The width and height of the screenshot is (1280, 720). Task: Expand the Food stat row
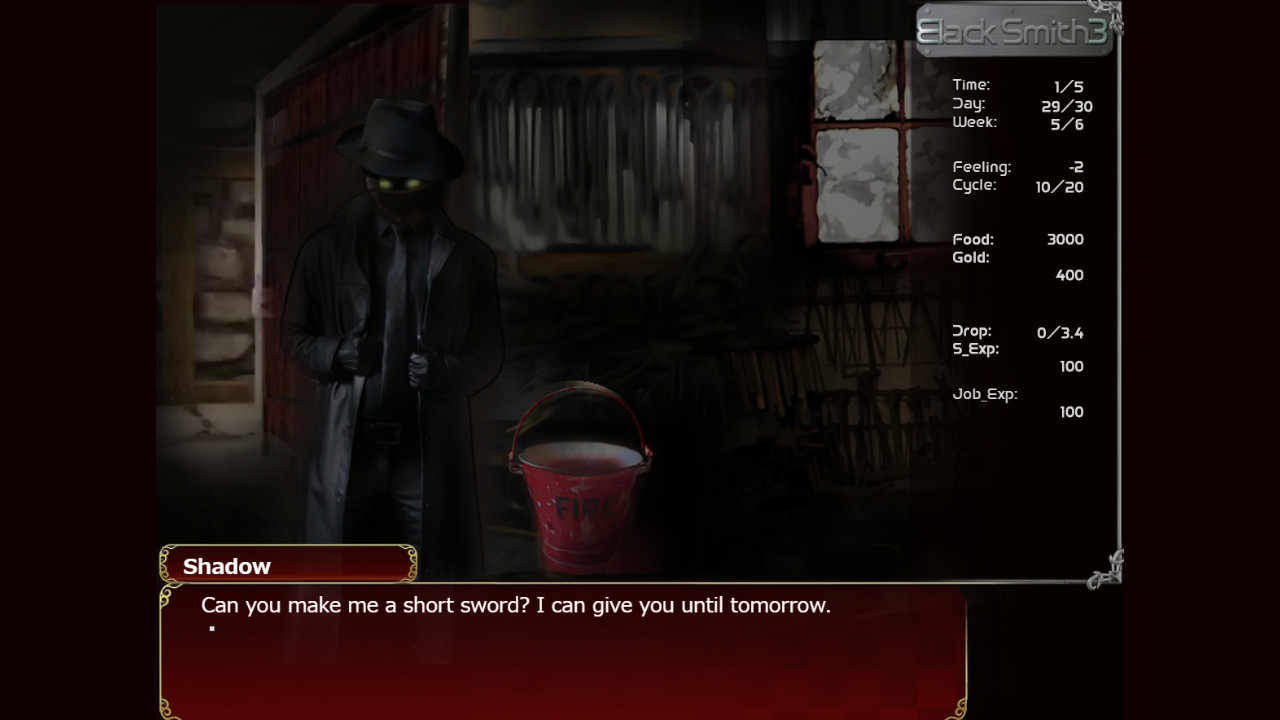click(1015, 239)
